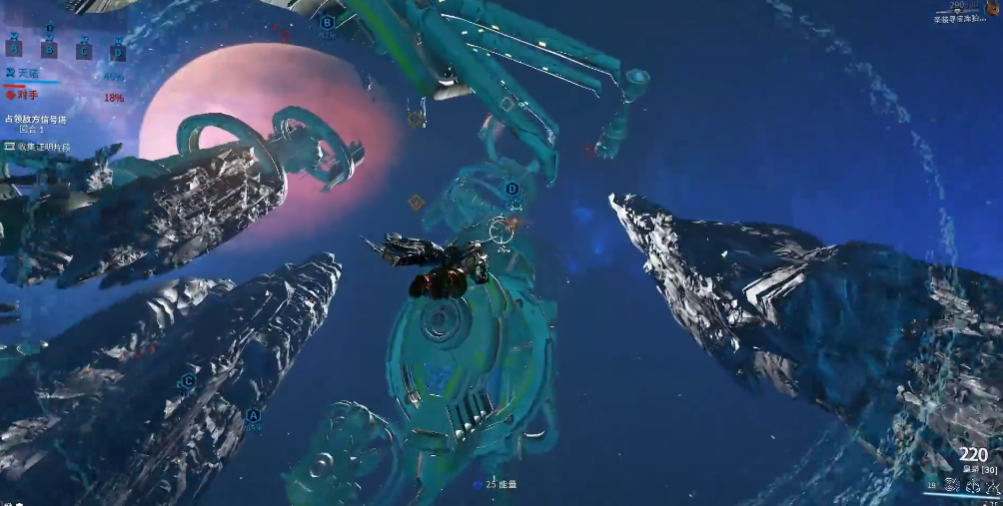The image size is (1003, 506).
Task: Select tower D box in the capture tracker
Action: pos(118,50)
